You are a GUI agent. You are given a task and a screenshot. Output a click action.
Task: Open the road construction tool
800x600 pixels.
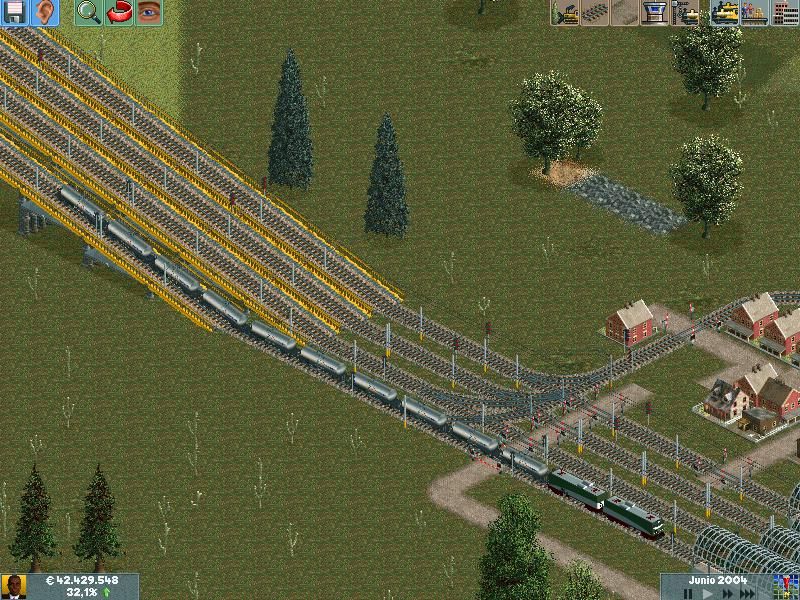(x=626, y=13)
